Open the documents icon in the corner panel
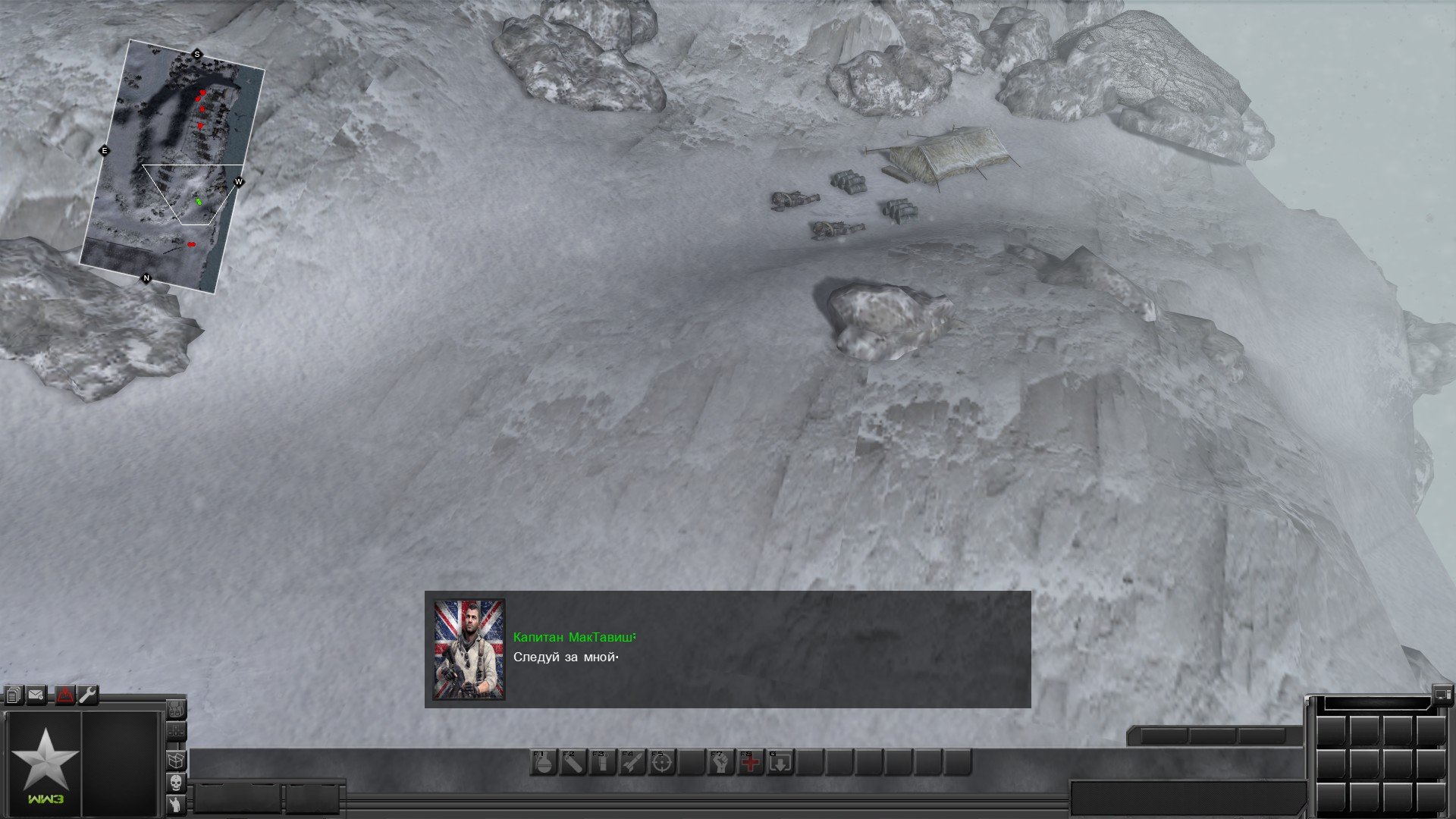The height and width of the screenshot is (819, 1456). coord(13,695)
